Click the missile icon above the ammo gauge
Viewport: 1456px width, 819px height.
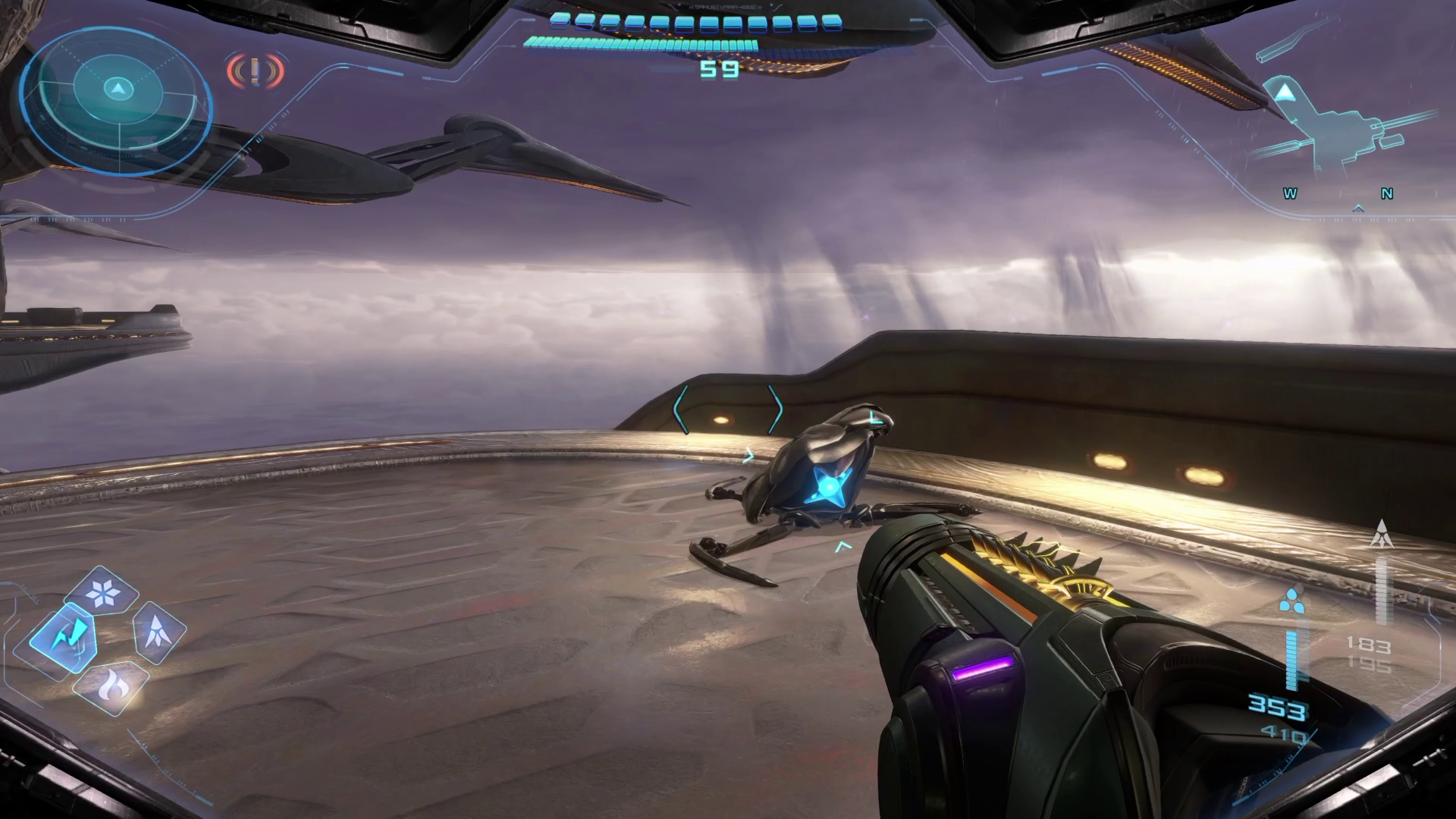(1382, 534)
